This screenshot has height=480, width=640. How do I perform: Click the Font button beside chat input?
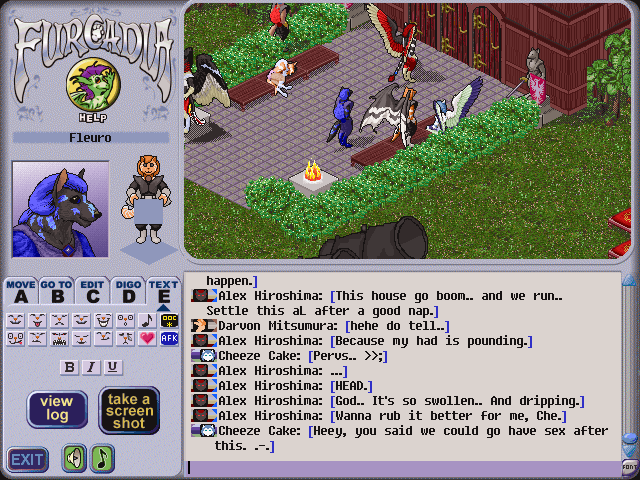tap(630, 466)
